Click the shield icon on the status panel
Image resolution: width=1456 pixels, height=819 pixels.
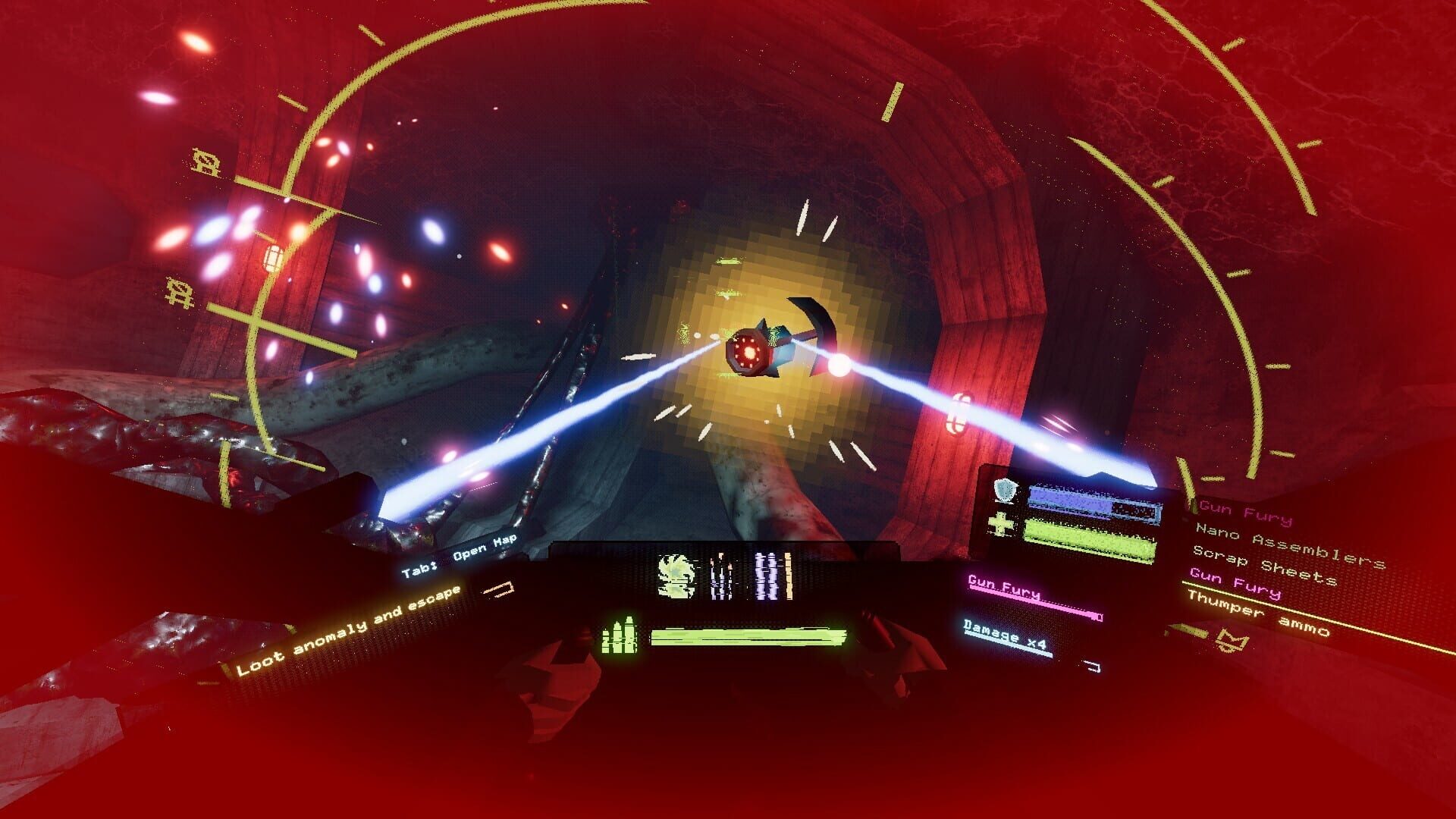pyautogui.click(x=1004, y=489)
